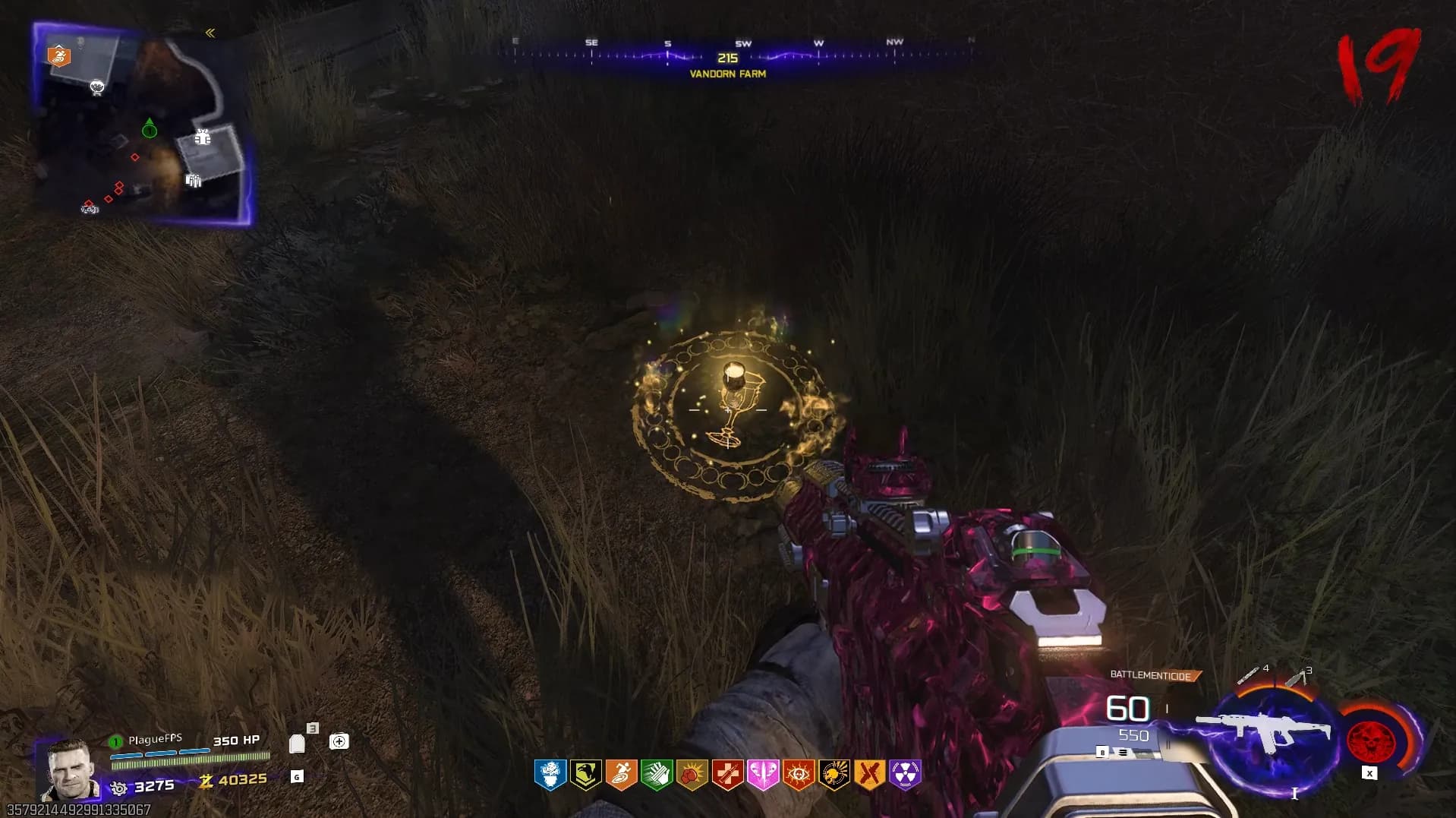Select the yellow Double Tap perk icon
The height and width of the screenshot is (818, 1456).
869,775
